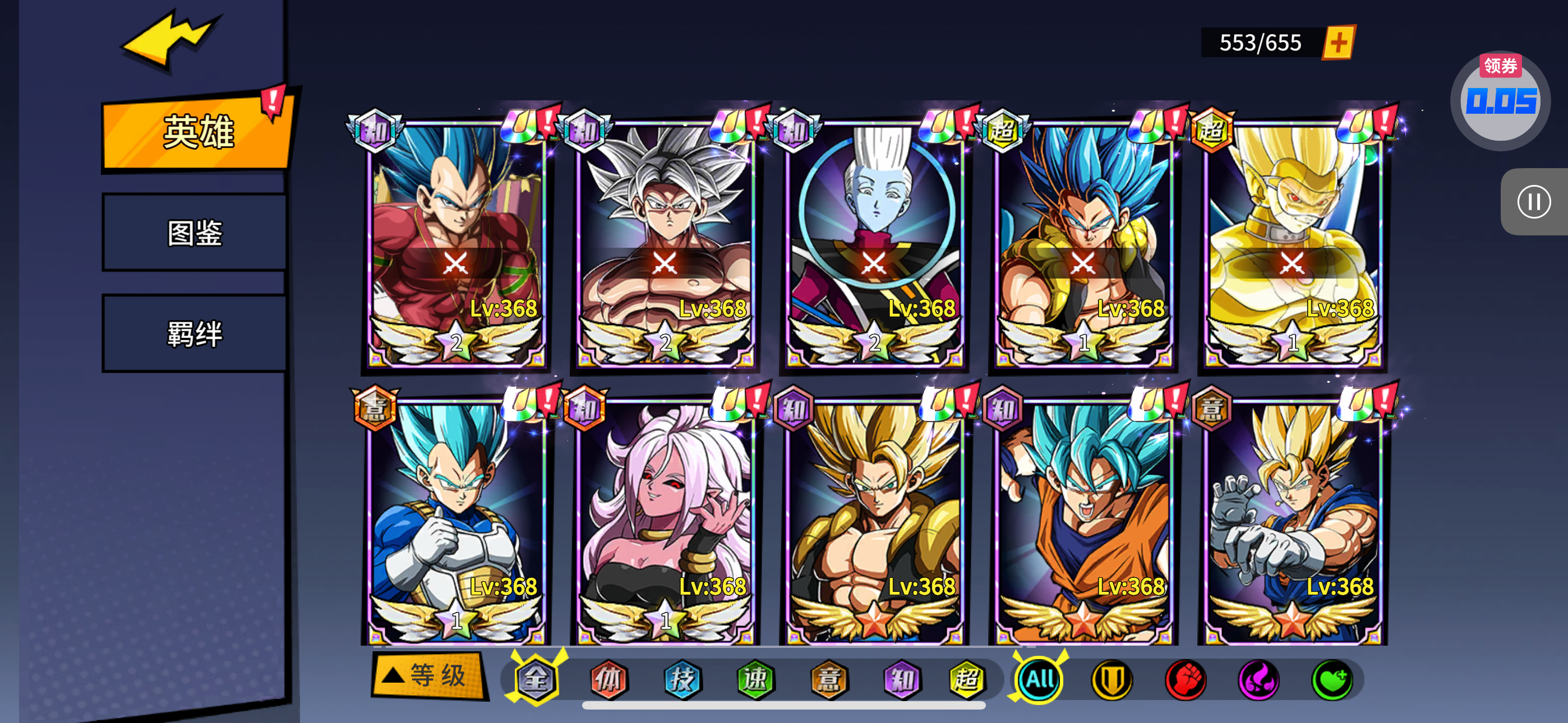1568x723 pixels.
Task: Filter heroes by red 体 type
Action: 608,679
